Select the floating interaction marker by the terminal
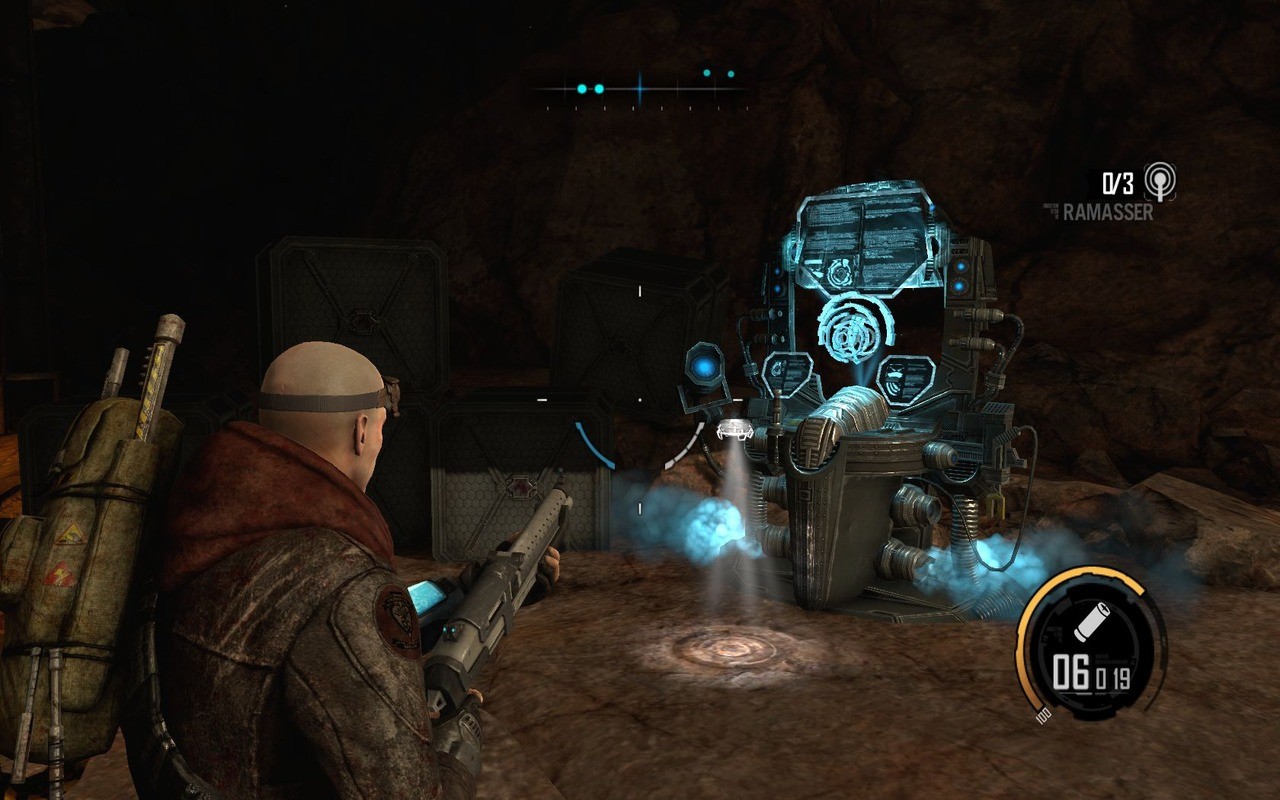 734,430
